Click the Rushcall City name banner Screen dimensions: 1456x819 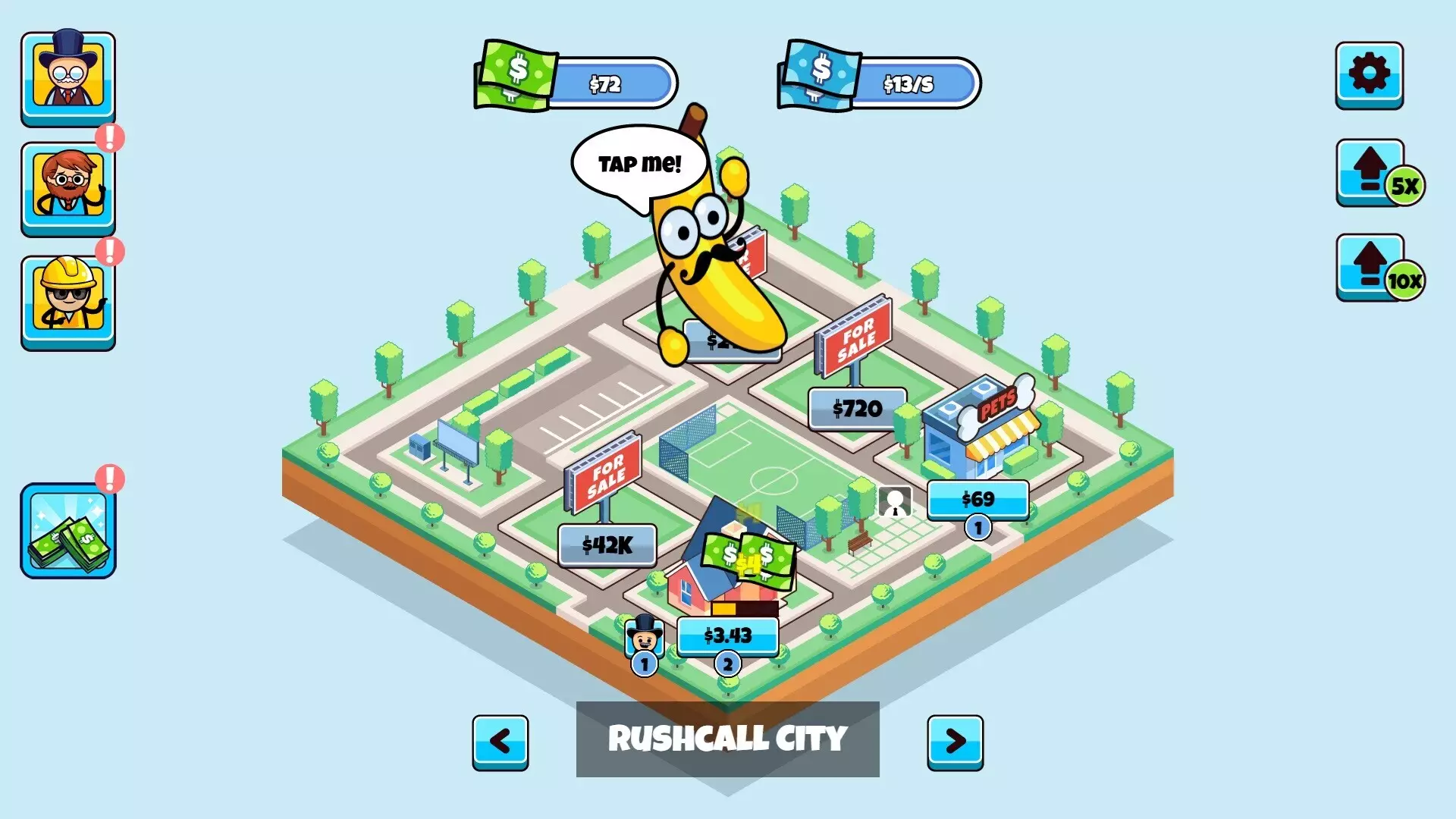click(x=727, y=739)
